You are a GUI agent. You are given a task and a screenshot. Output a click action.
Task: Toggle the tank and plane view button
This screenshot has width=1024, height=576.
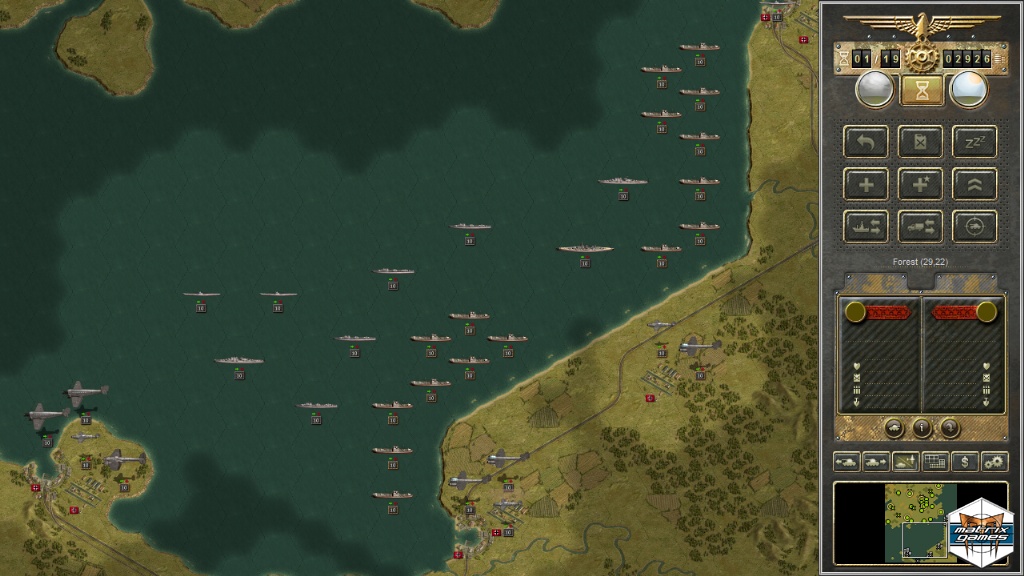pos(906,462)
